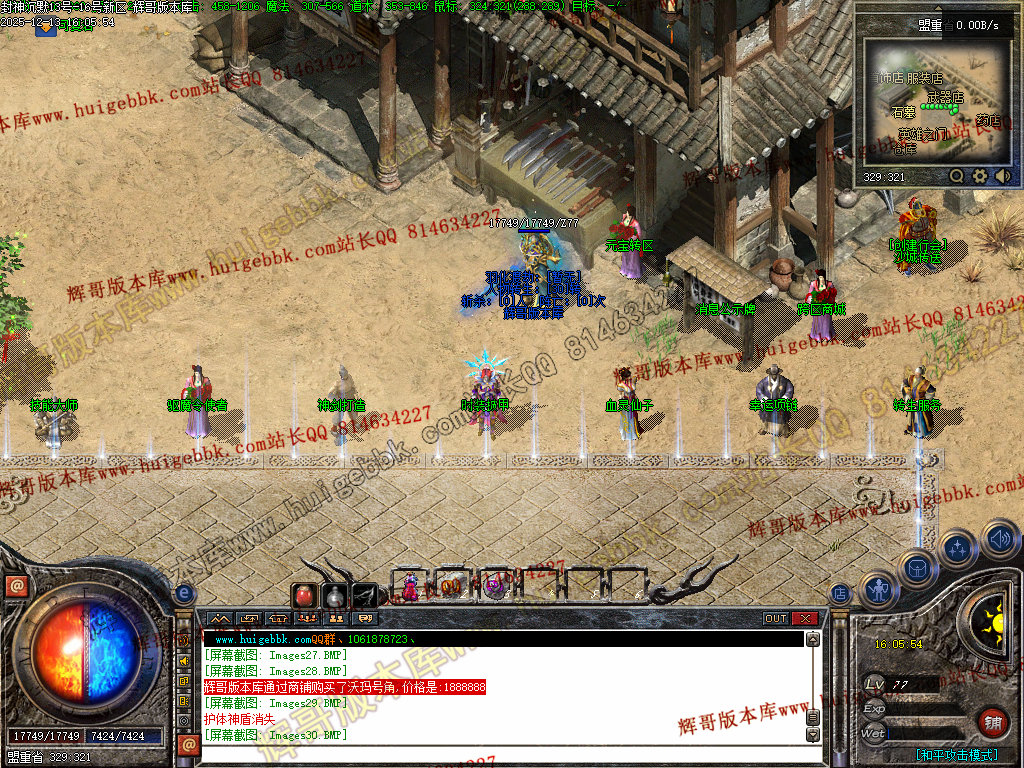Click the OUT button above the chat
This screenshot has height=768, width=1024.
776,619
